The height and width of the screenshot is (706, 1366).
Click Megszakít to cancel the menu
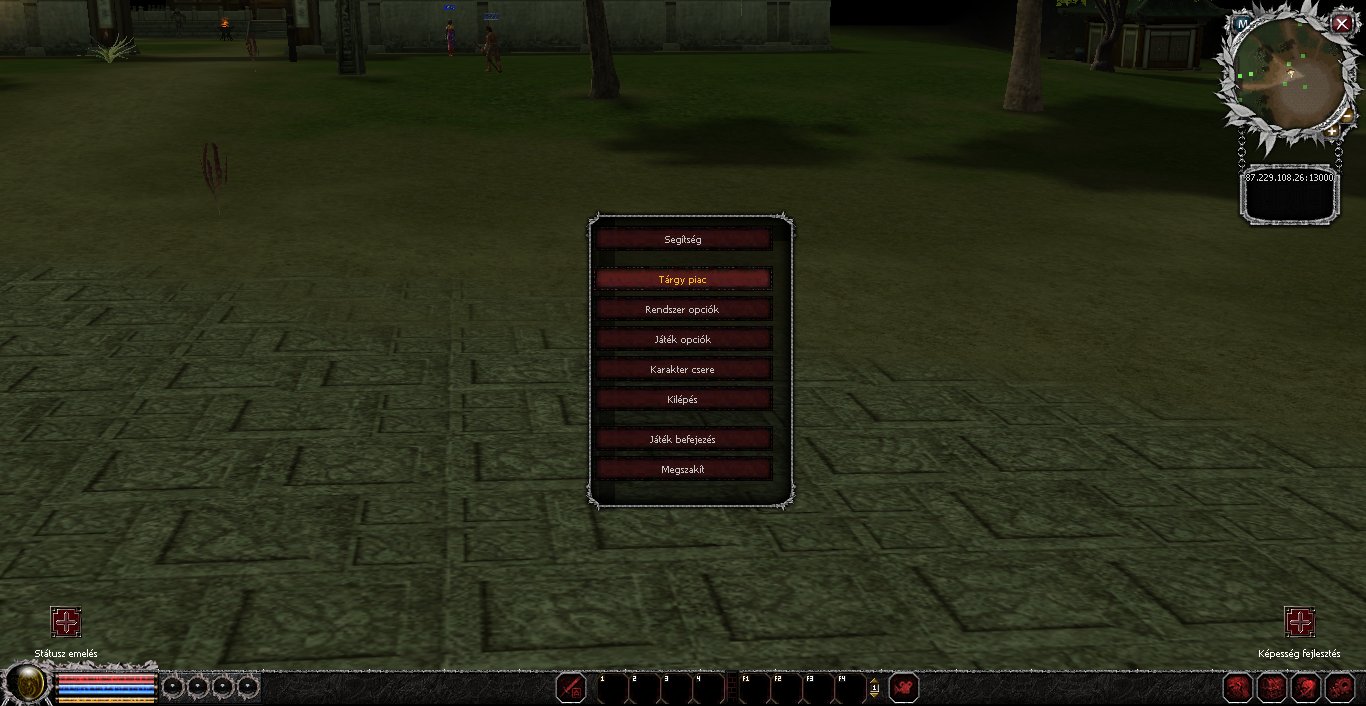coord(683,469)
